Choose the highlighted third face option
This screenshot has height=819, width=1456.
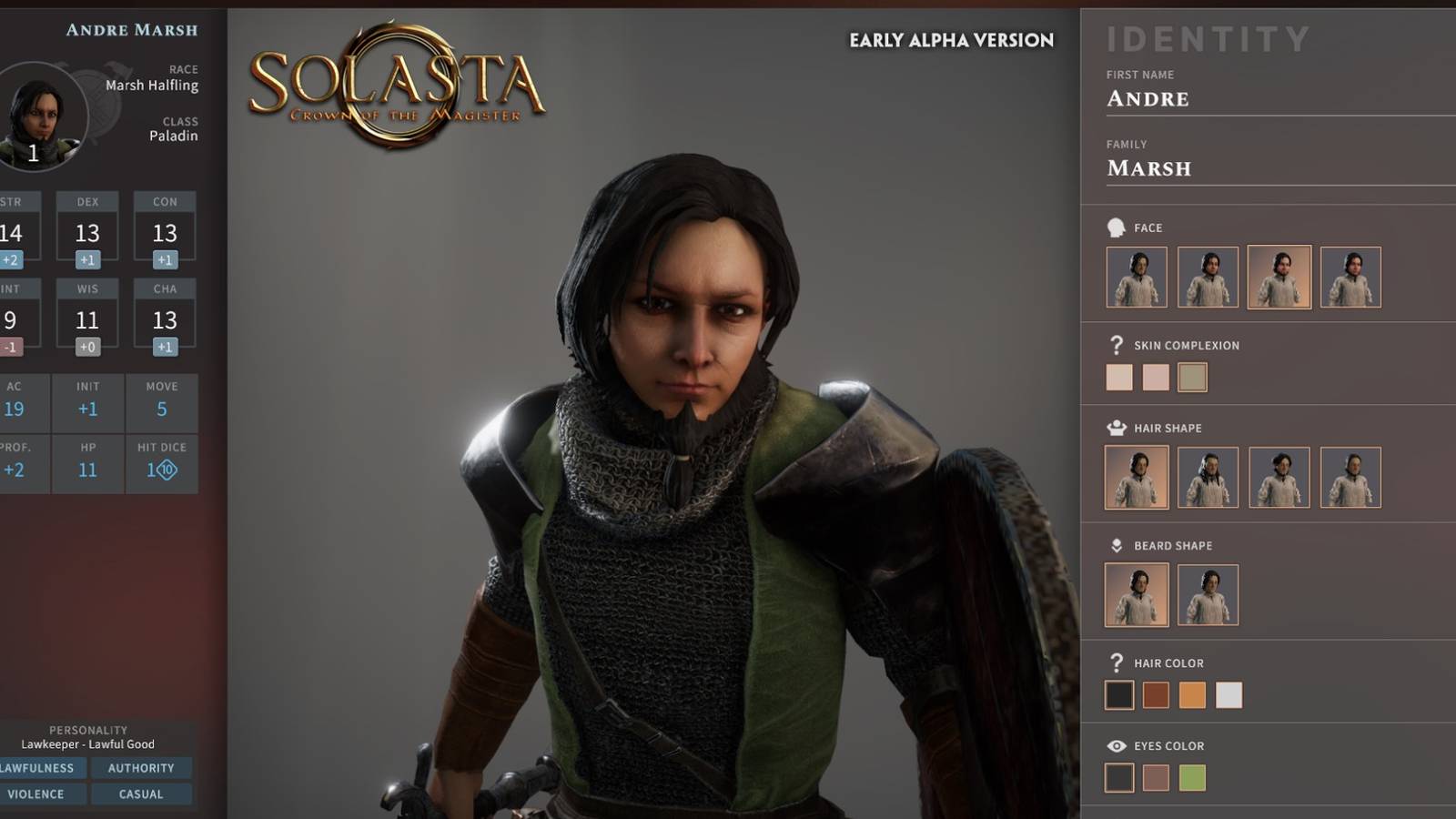tap(1279, 277)
